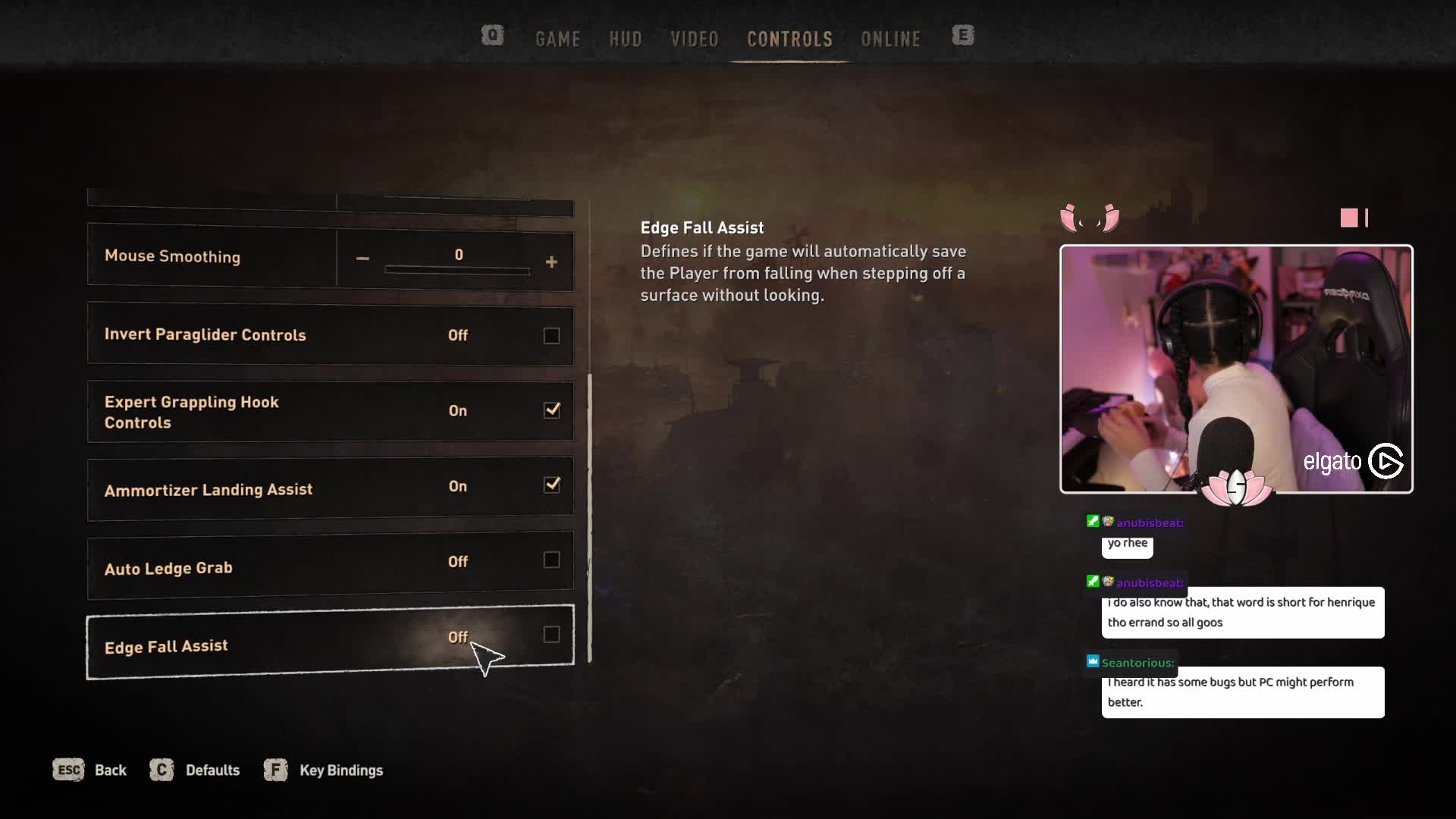The image size is (1456, 819).
Task: Click the Mouse Smoothing slider bar
Action: tap(457, 270)
